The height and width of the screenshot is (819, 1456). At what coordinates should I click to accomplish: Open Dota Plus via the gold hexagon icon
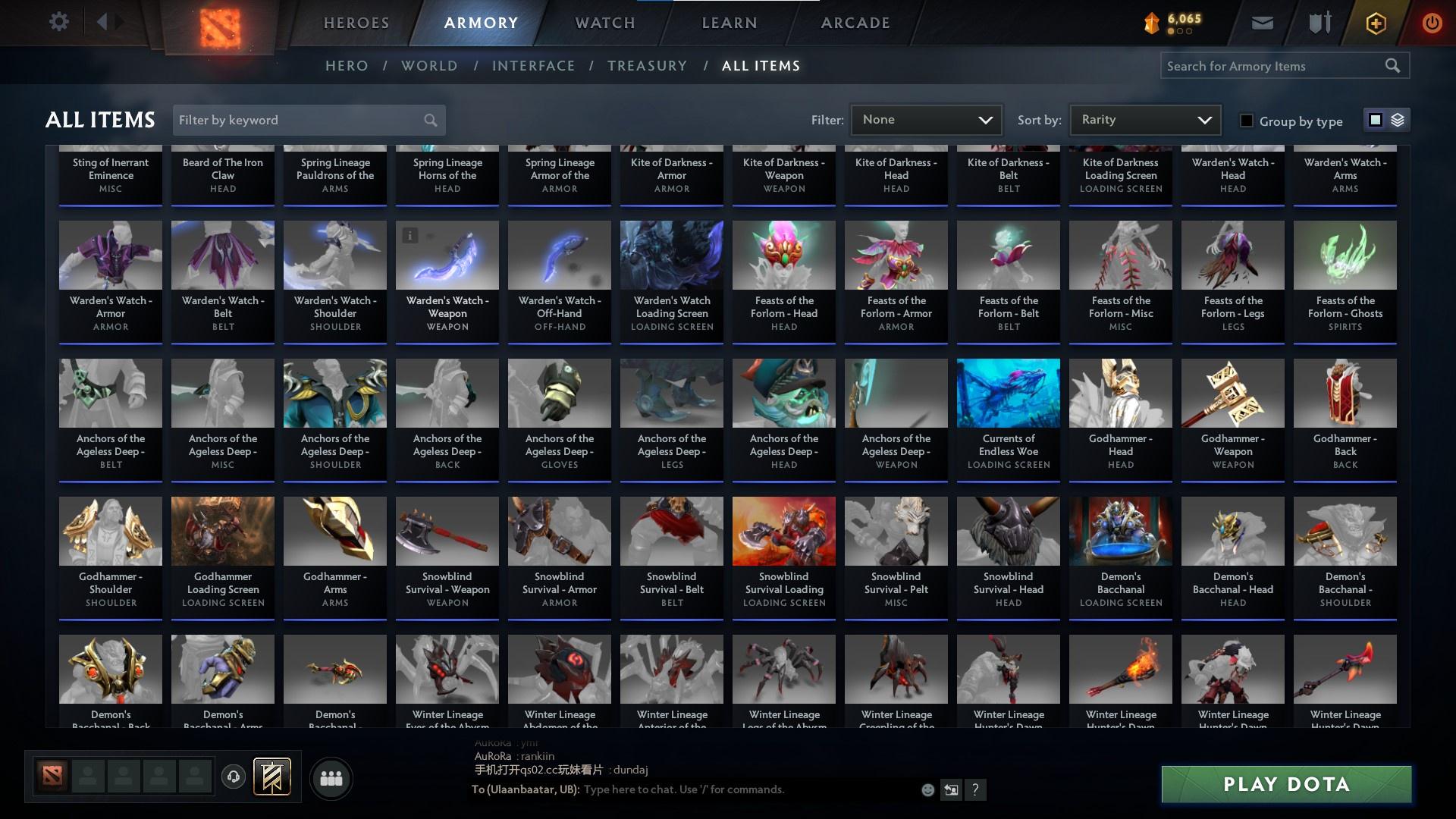tap(1376, 22)
